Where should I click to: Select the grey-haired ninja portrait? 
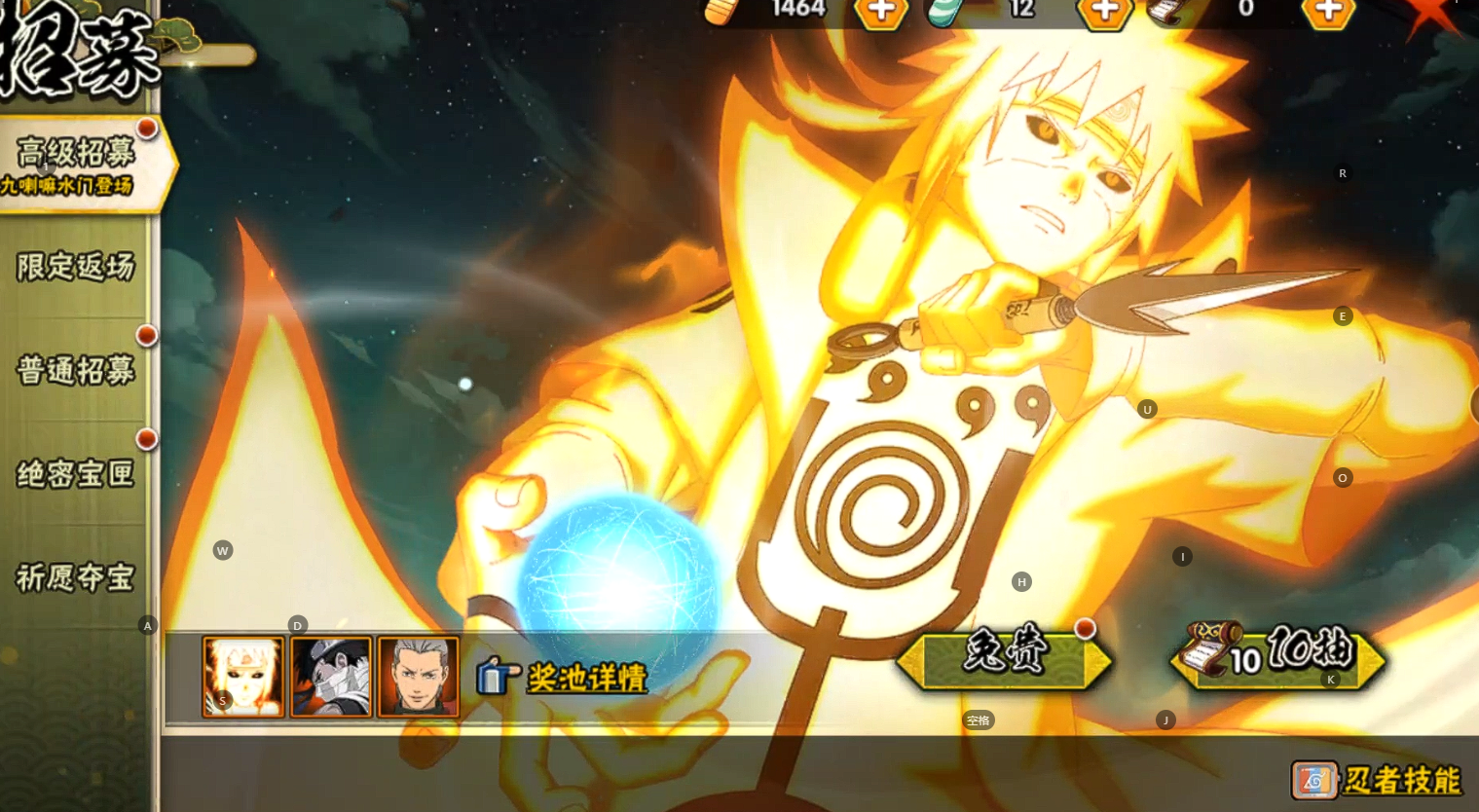tap(418, 677)
